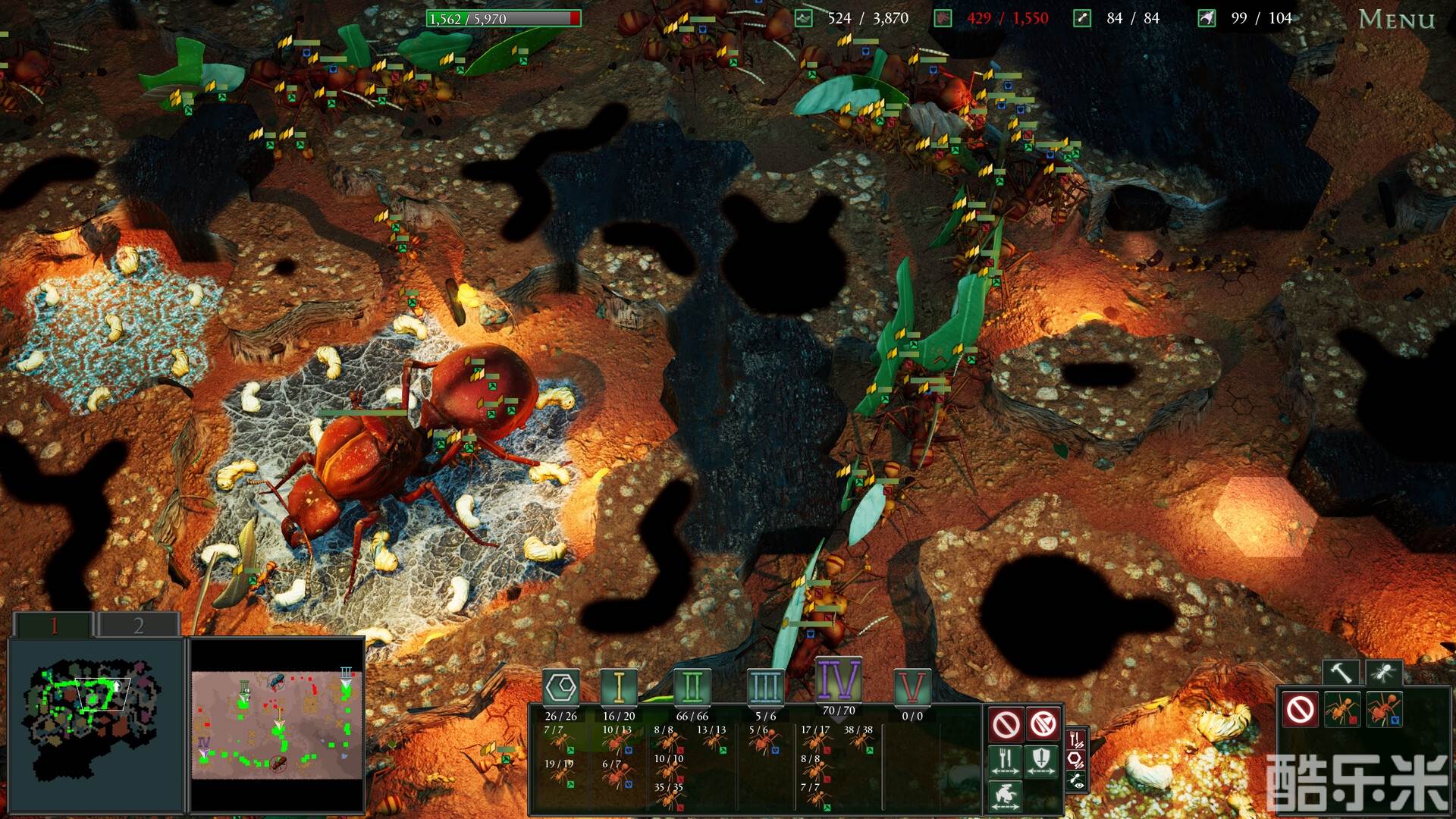Select pheromone group I

619,688
